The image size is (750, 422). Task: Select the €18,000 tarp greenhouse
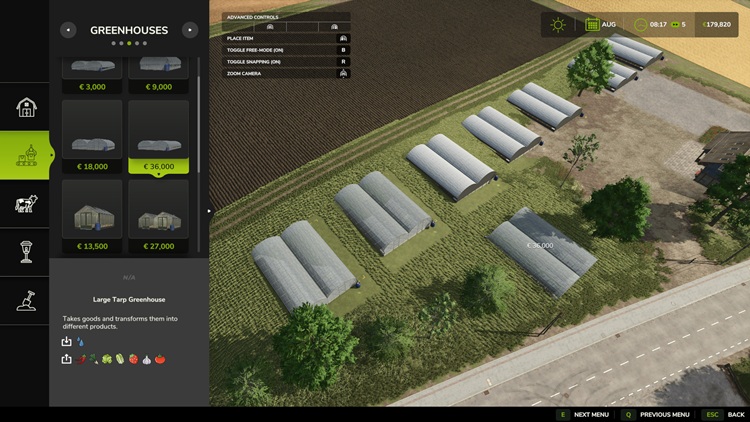click(92, 137)
